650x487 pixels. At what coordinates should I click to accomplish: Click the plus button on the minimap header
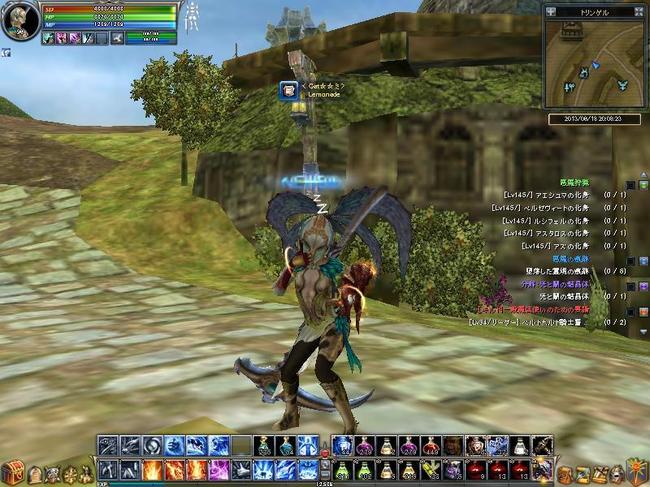coord(551,11)
